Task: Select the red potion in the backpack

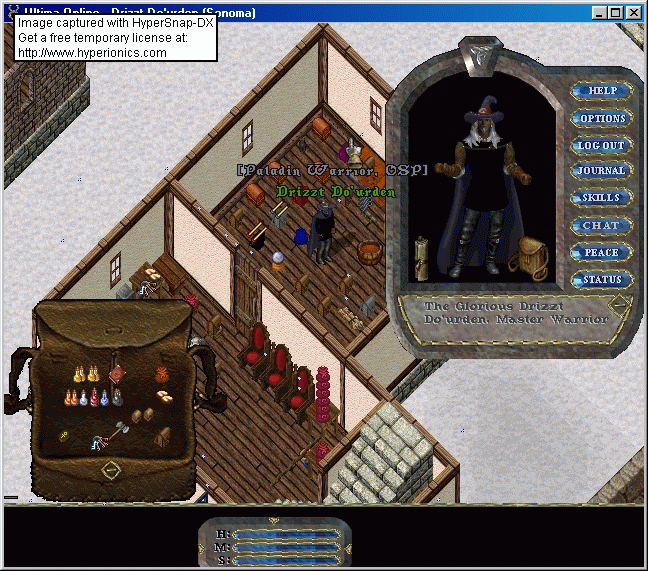Action: pyautogui.click(x=96, y=398)
